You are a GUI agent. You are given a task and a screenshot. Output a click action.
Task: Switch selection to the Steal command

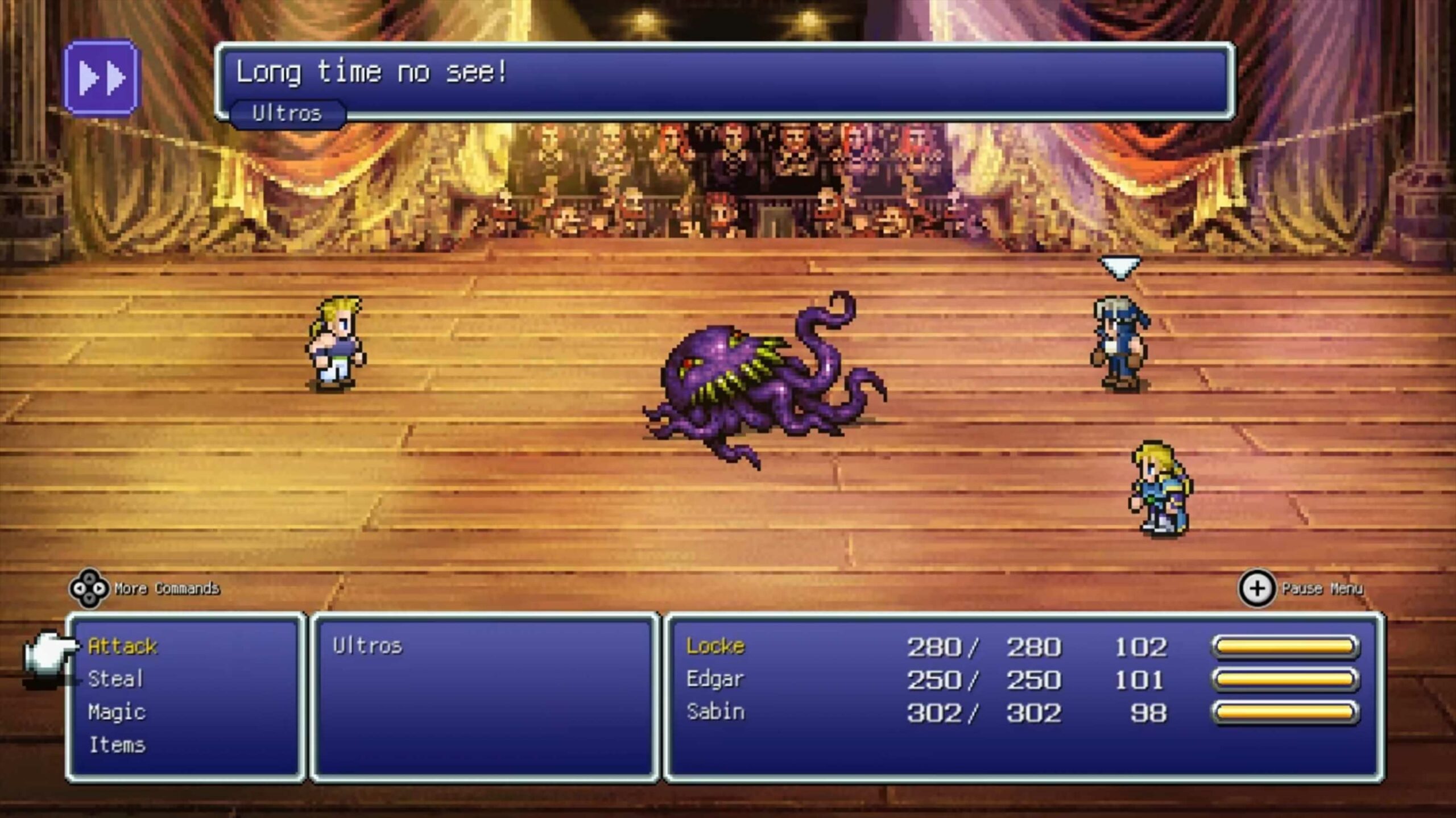coord(117,678)
